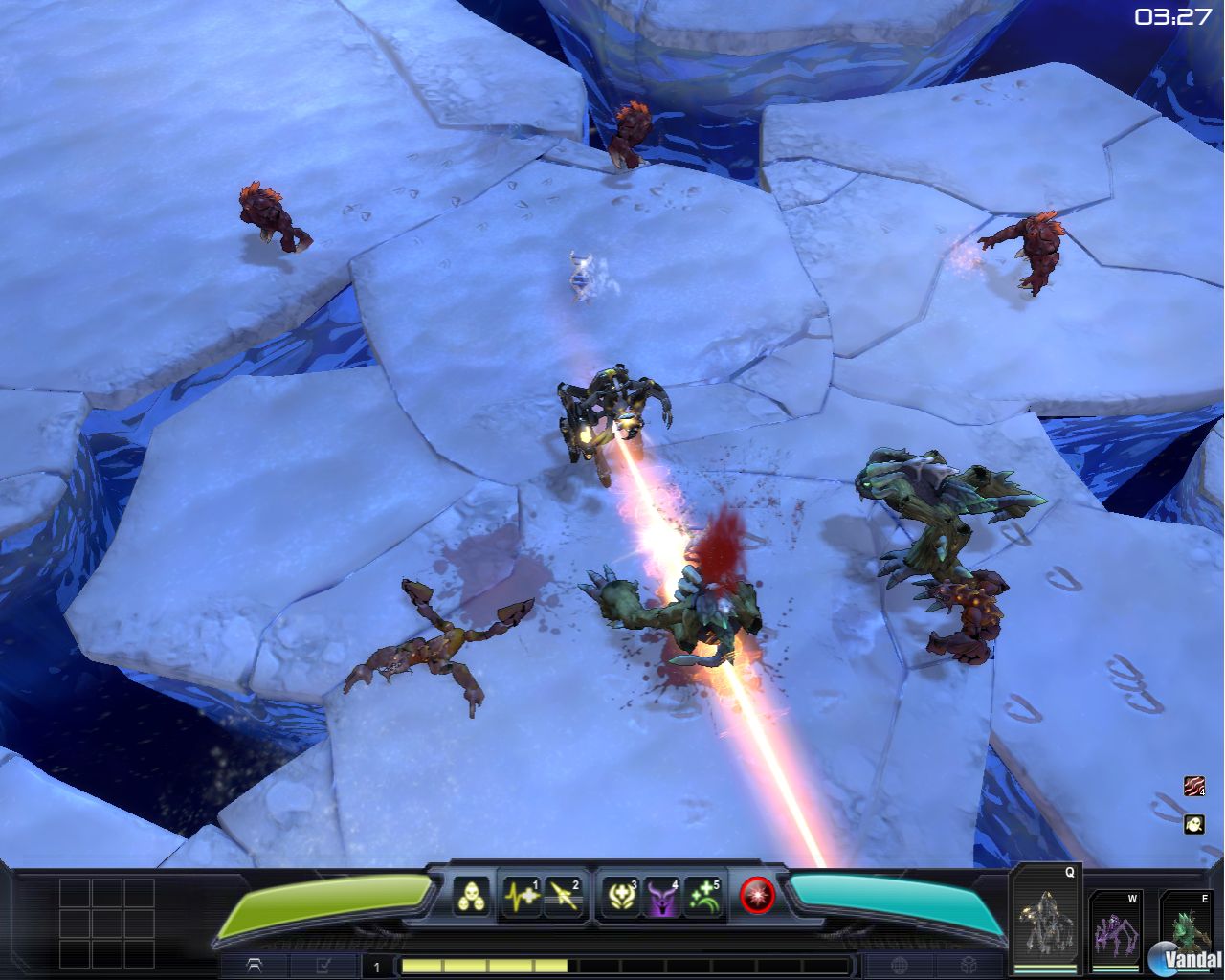Pick the skull loot icon on the right edge
The image size is (1225, 980).
point(1195,825)
